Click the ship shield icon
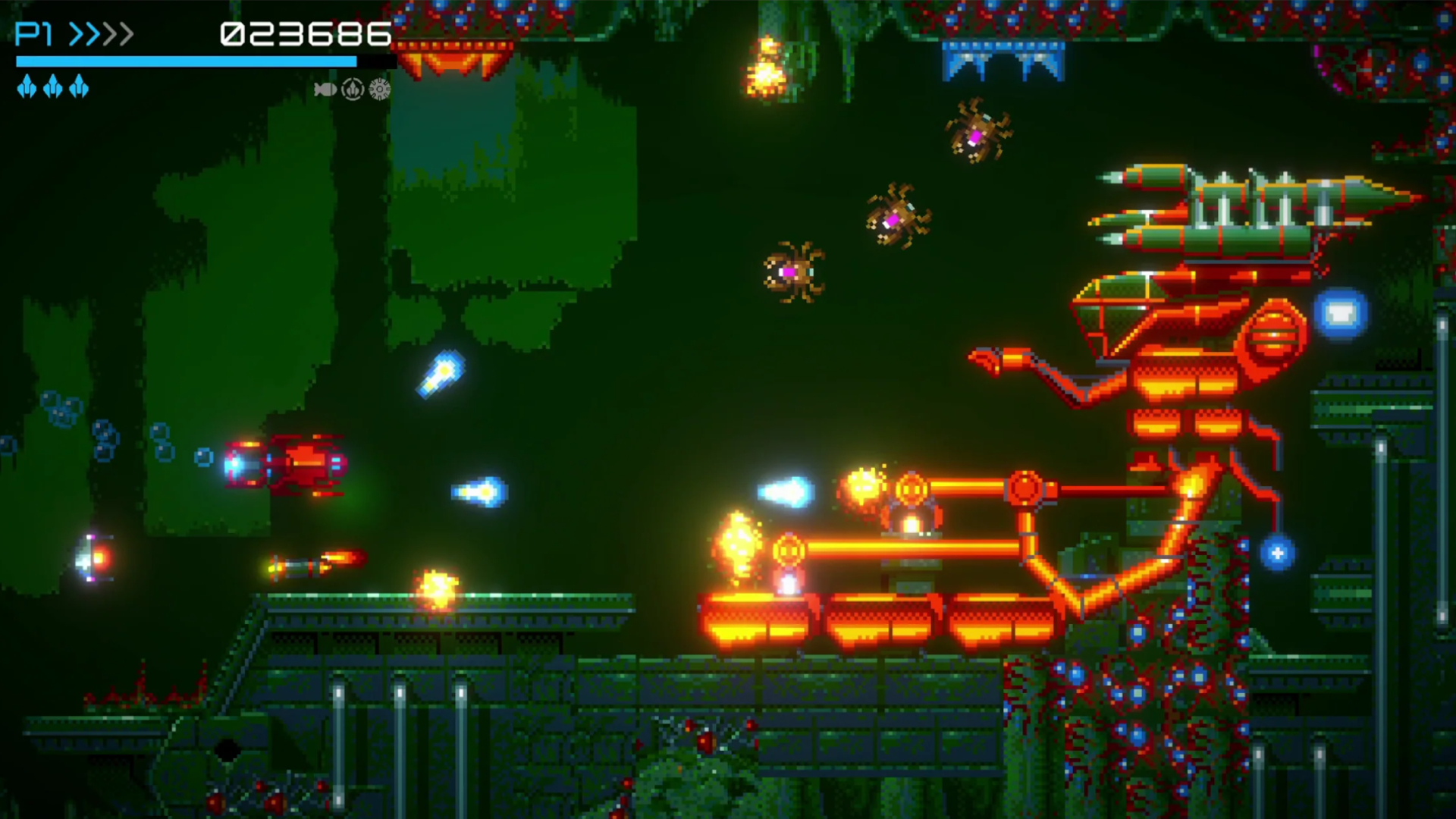 (x=353, y=90)
